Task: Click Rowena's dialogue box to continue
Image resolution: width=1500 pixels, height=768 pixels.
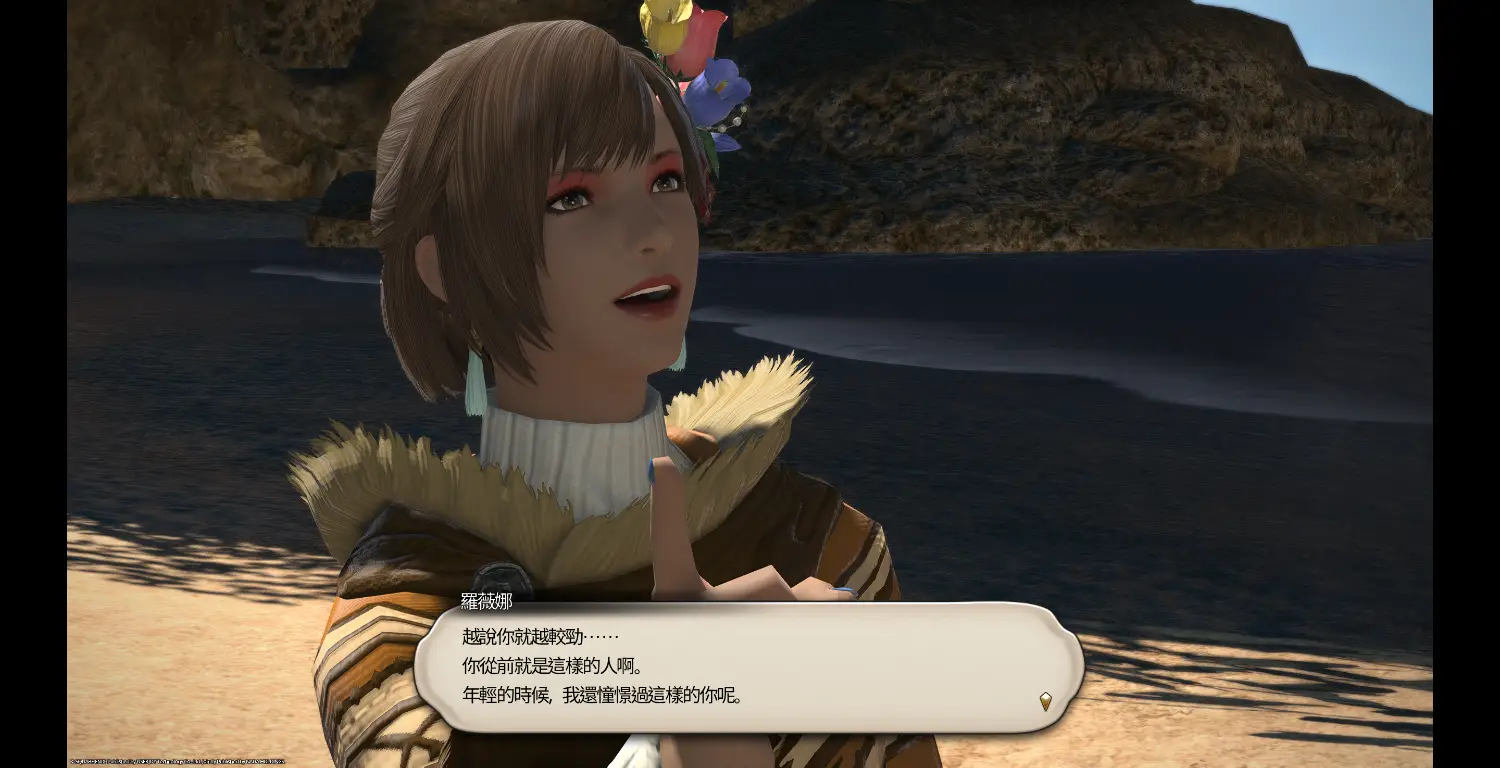Action: (748, 666)
